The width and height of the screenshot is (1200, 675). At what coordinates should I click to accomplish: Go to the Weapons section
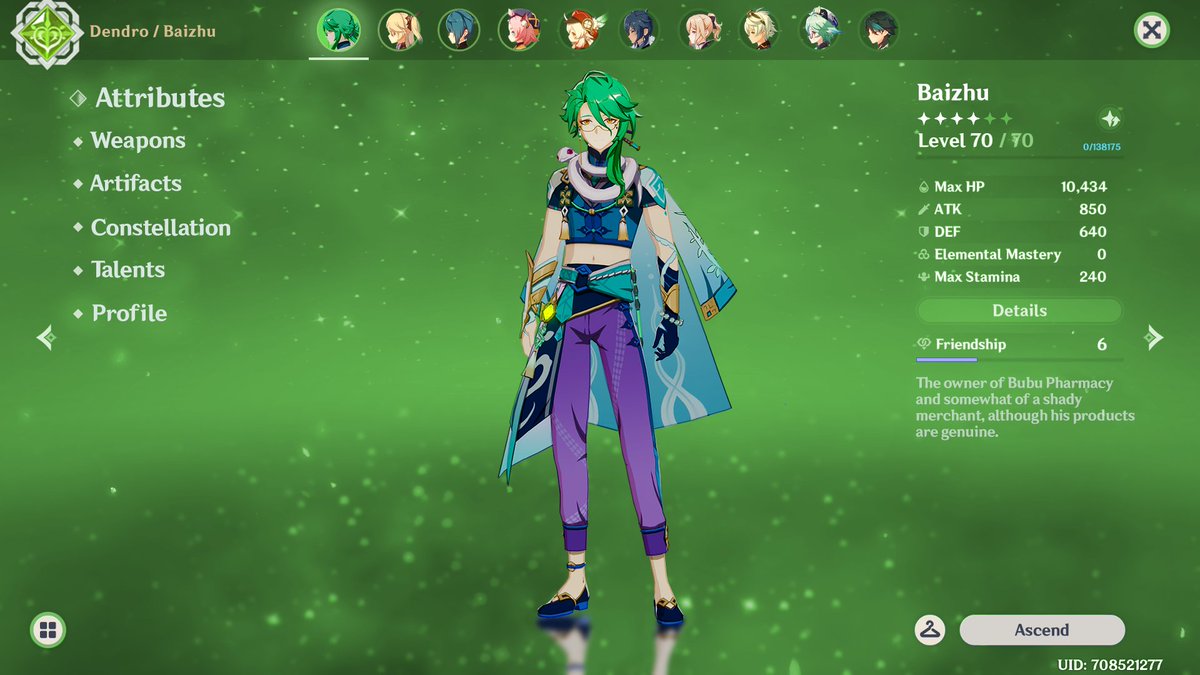coord(138,141)
